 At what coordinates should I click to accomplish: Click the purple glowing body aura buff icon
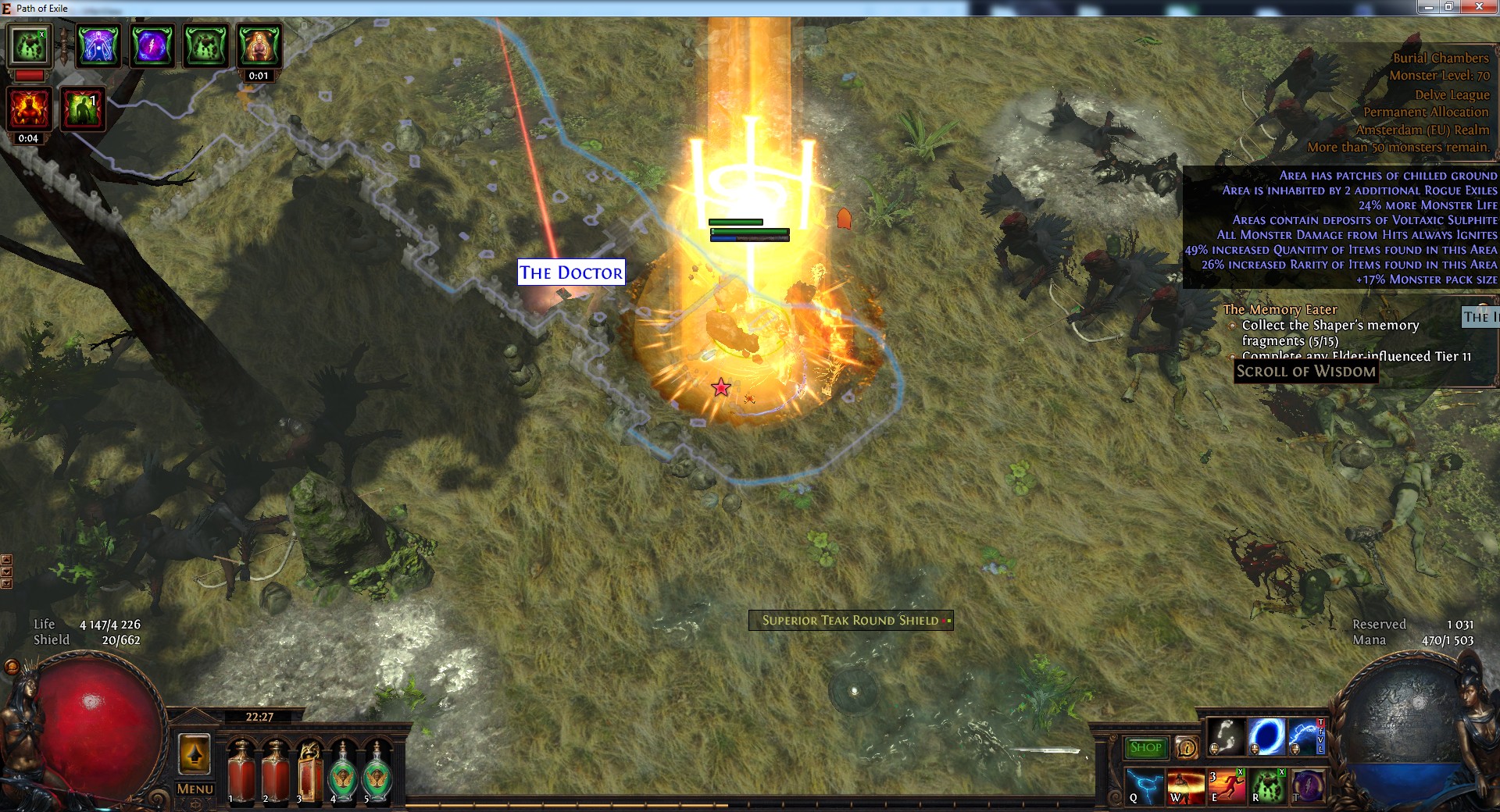click(98, 46)
